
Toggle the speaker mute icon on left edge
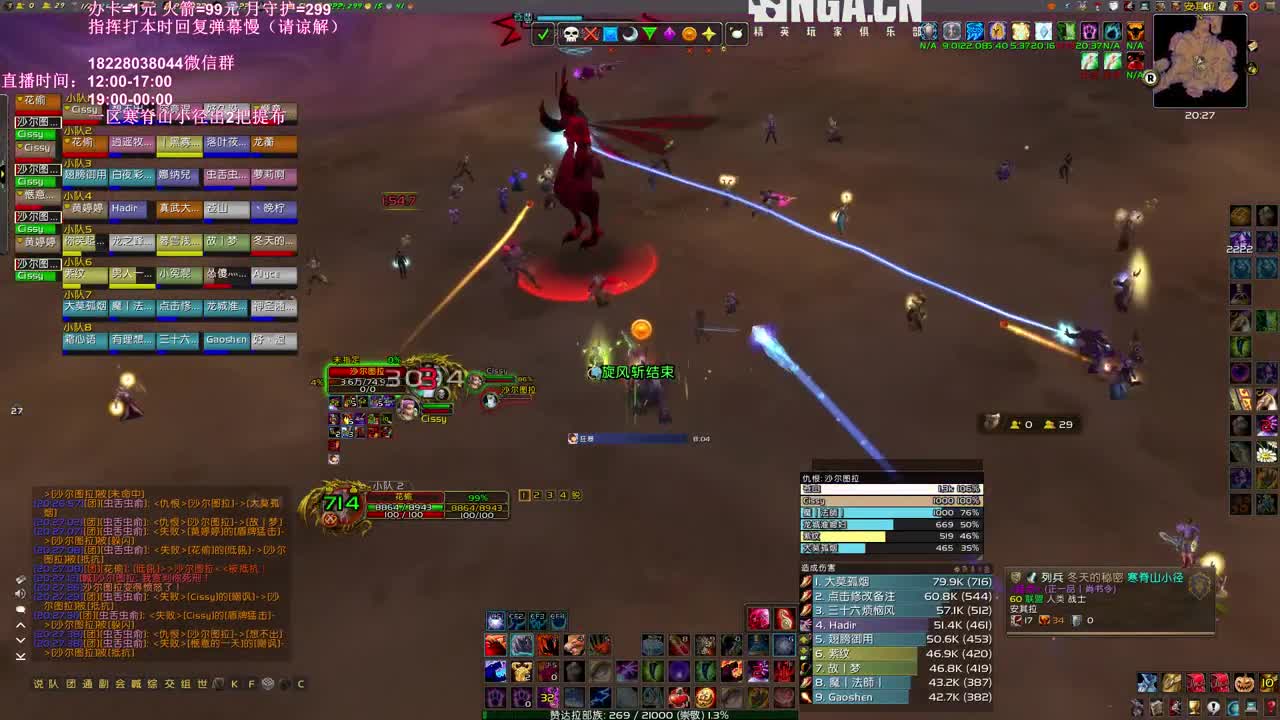pos(20,594)
